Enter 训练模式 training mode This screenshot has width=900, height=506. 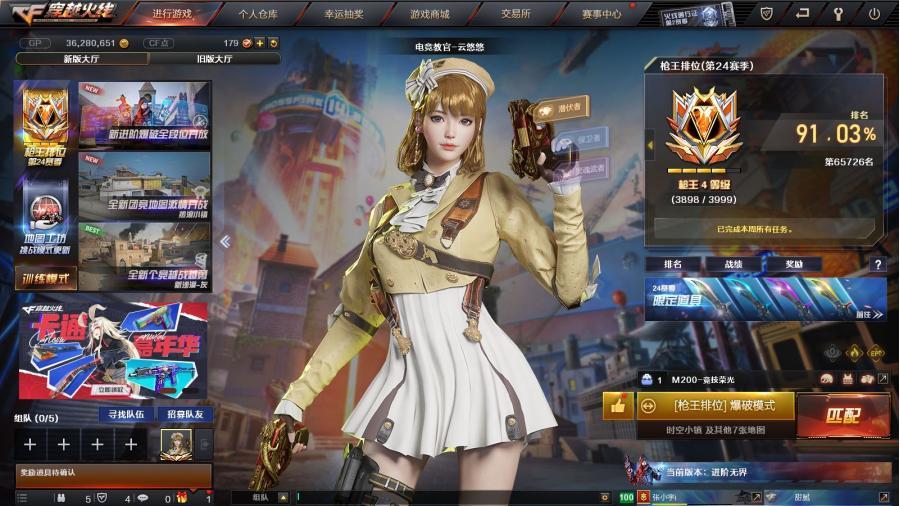47,279
